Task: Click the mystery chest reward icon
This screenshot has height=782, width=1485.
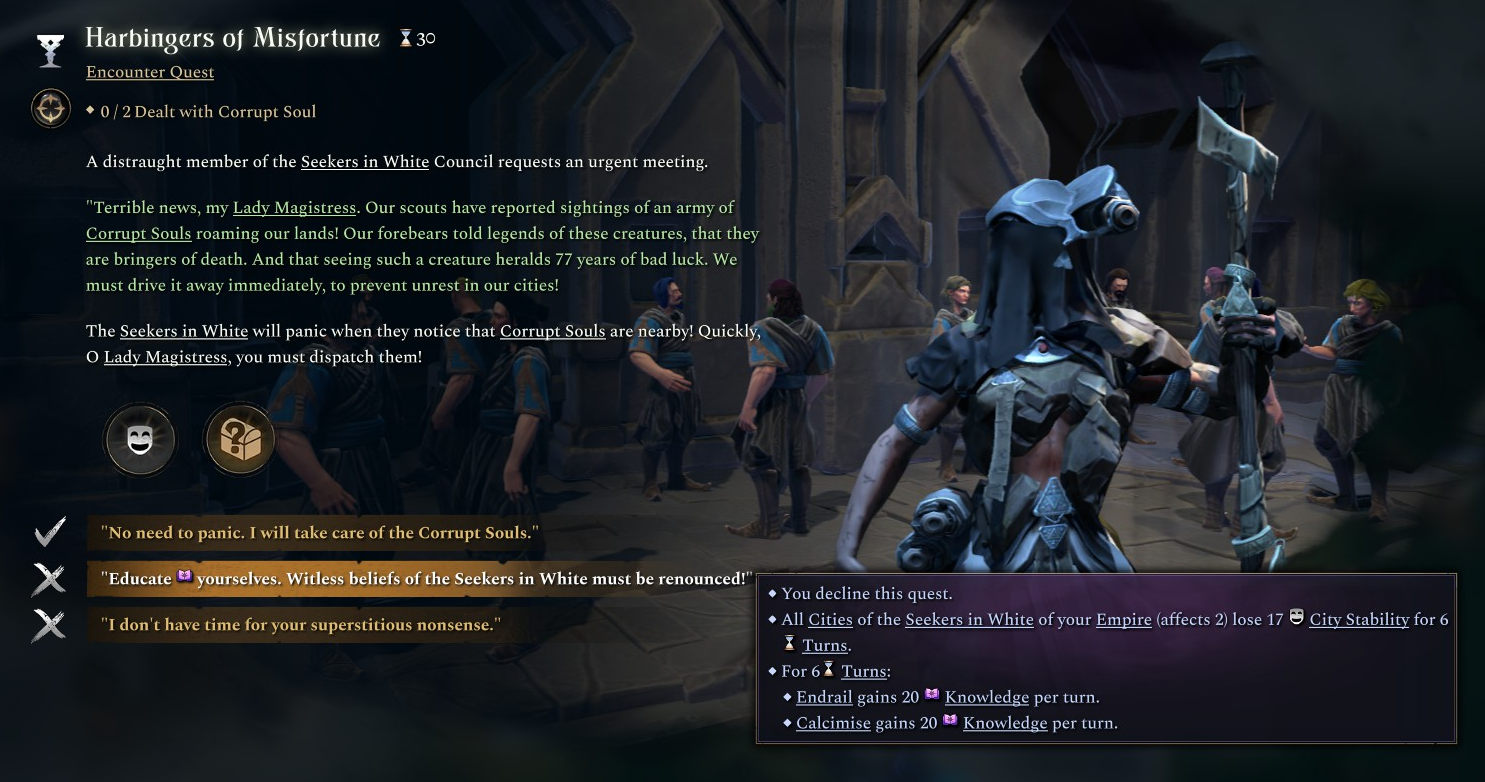Action: (239, 440)
